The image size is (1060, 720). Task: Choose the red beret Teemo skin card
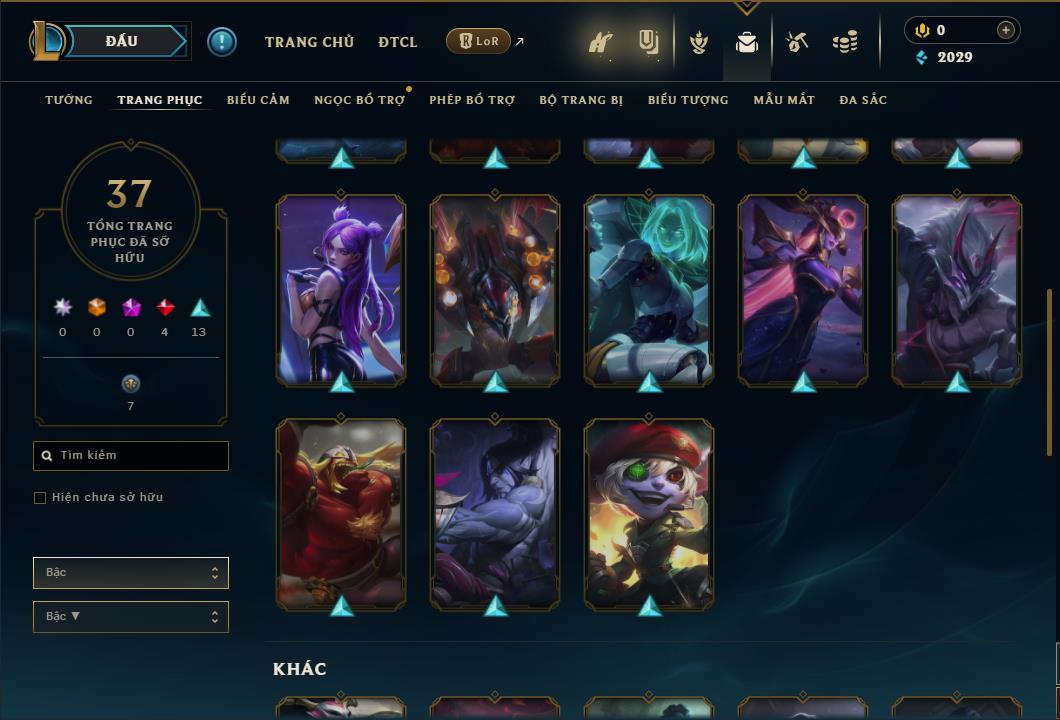(x=649, y=513)
